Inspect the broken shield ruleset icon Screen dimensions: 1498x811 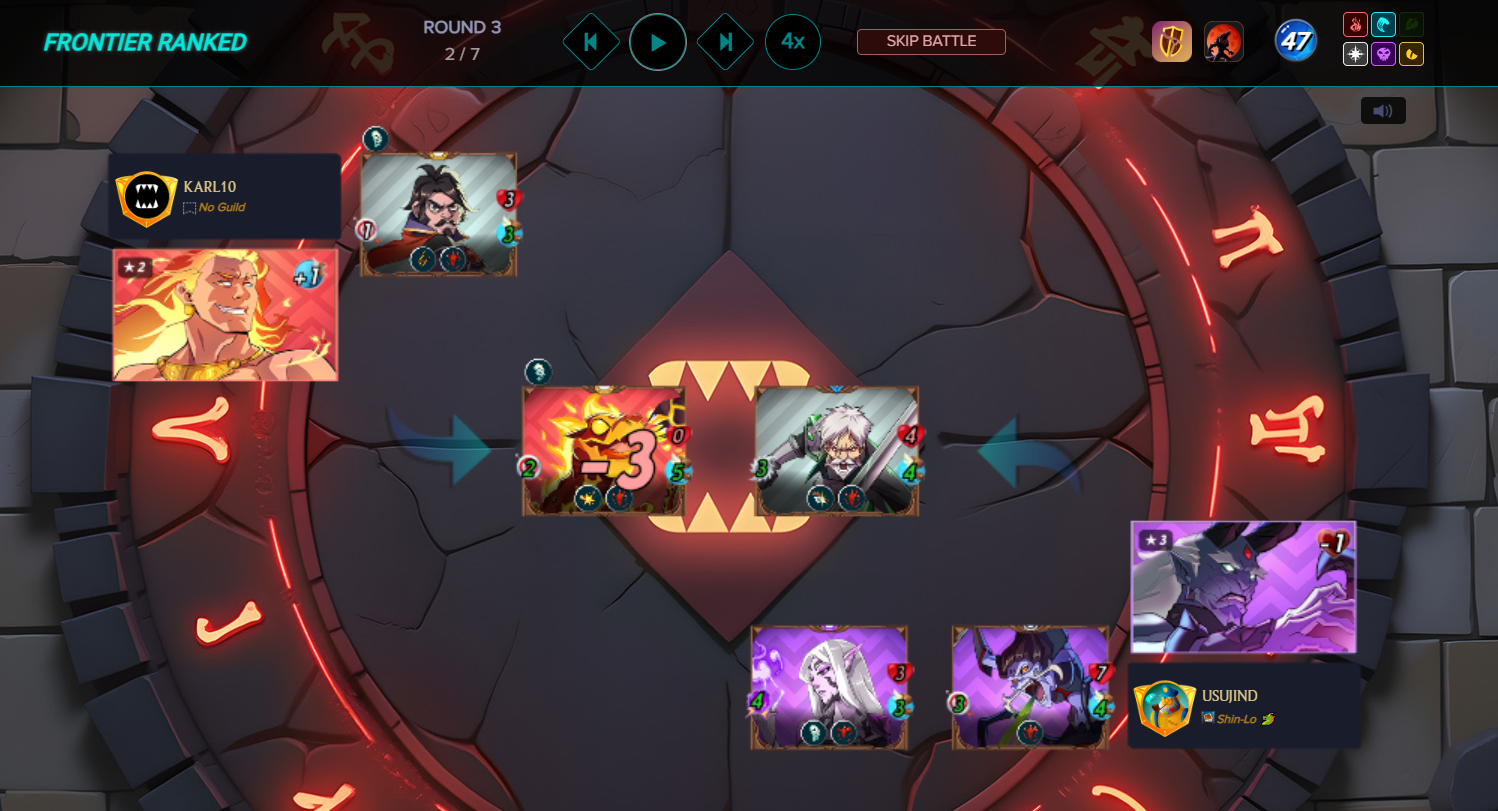pyautogui.click(x=1171, y=42)
